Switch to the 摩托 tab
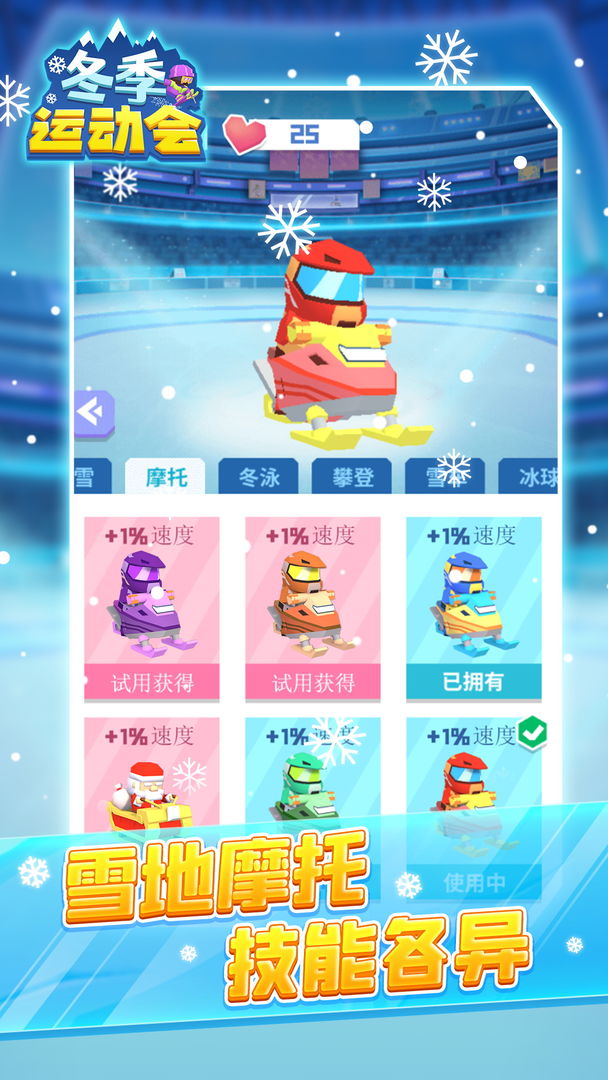Image resolution: width=608 pixels, height=1080 pixels. (x=164, y=477)
